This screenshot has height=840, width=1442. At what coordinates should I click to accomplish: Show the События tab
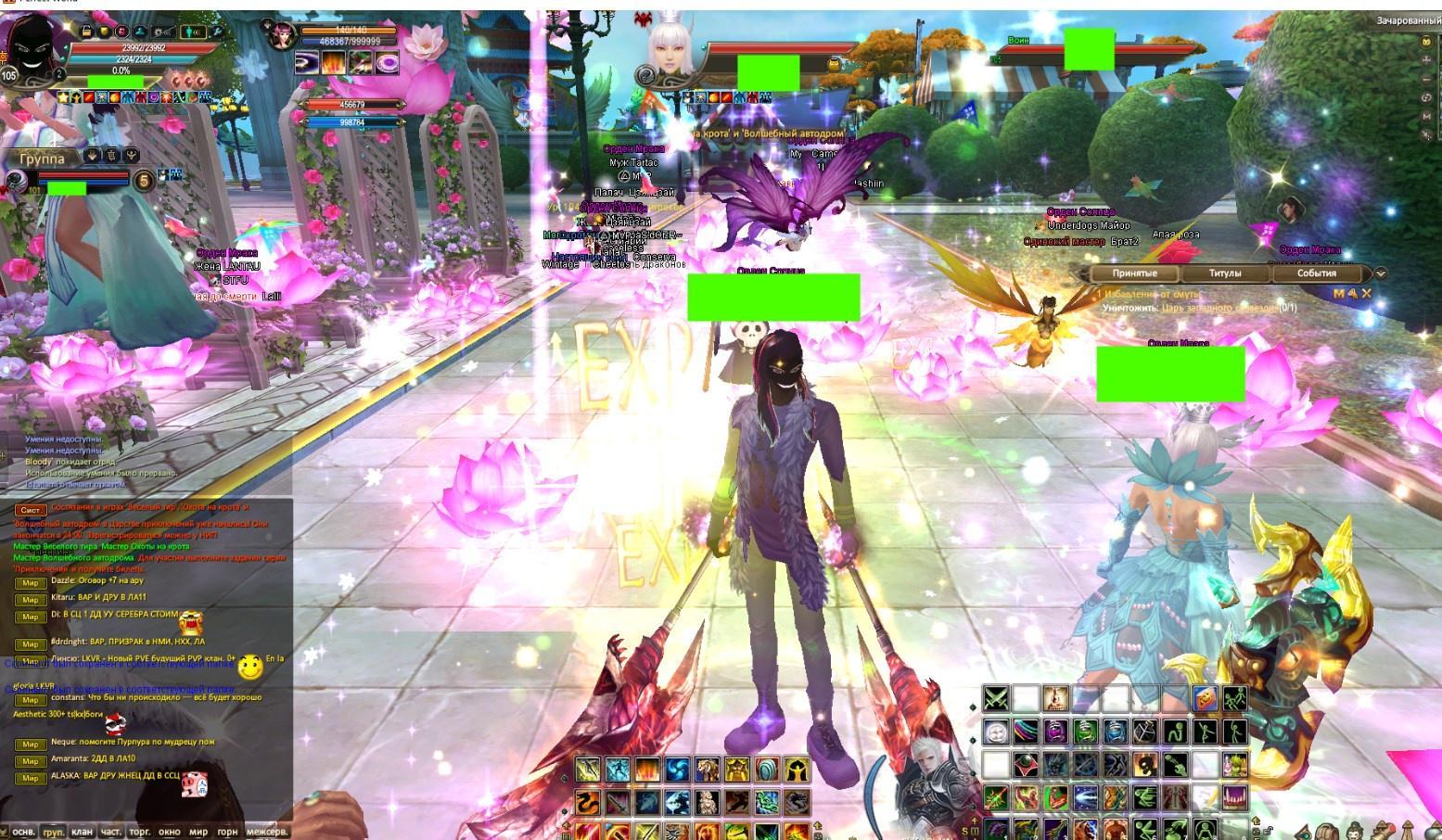[x=1316, y=274]
